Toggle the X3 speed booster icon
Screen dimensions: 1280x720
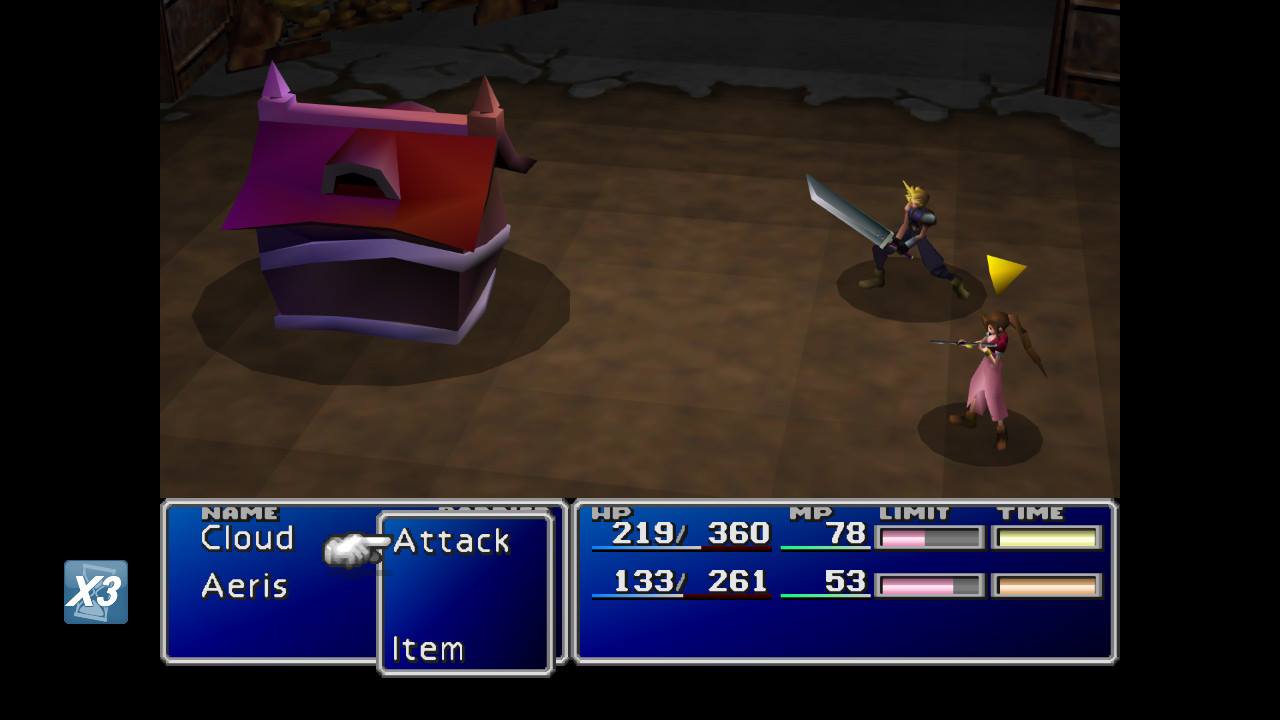[x=96, y=592]
